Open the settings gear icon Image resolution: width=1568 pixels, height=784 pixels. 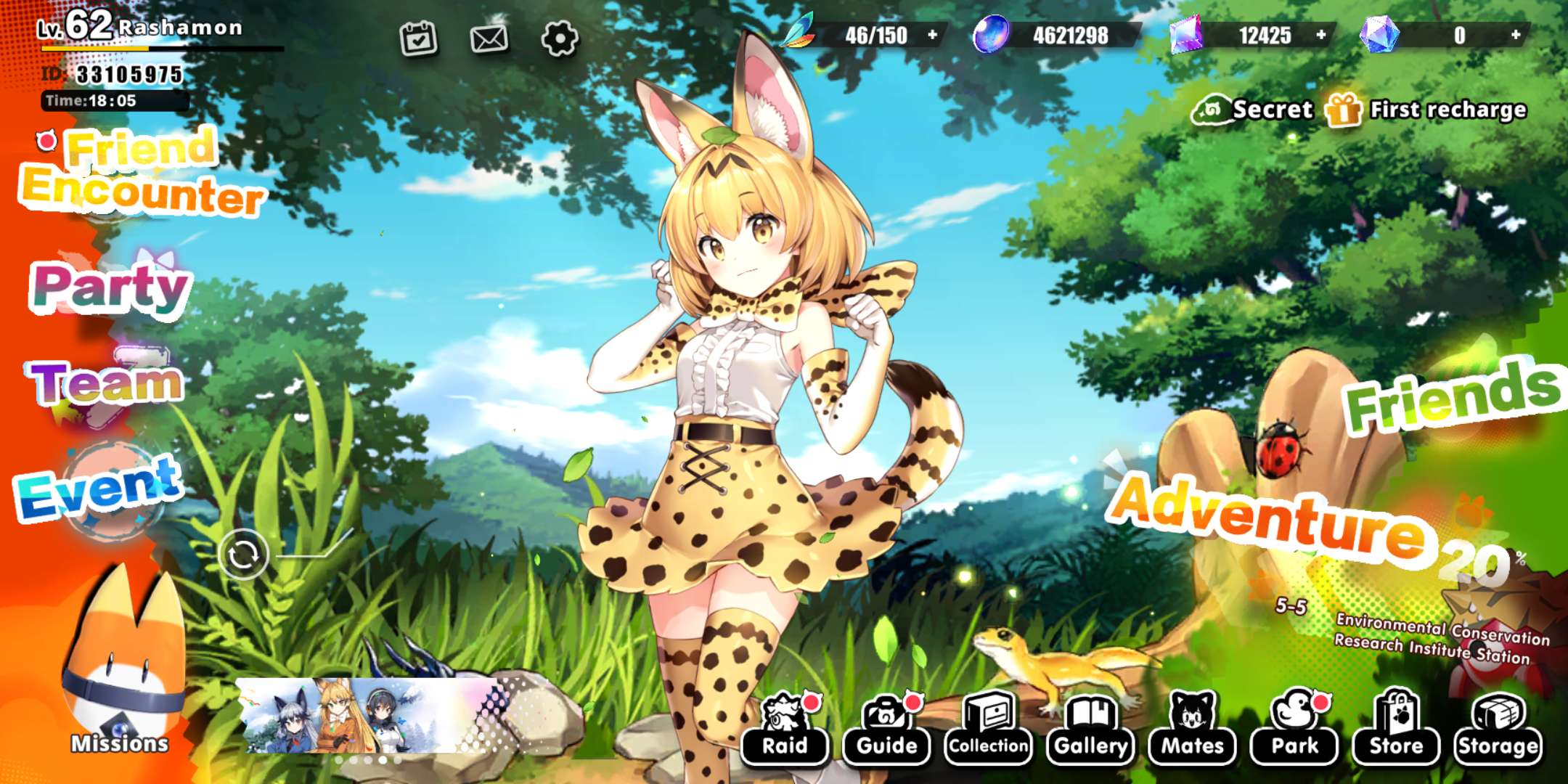(560, 38)
